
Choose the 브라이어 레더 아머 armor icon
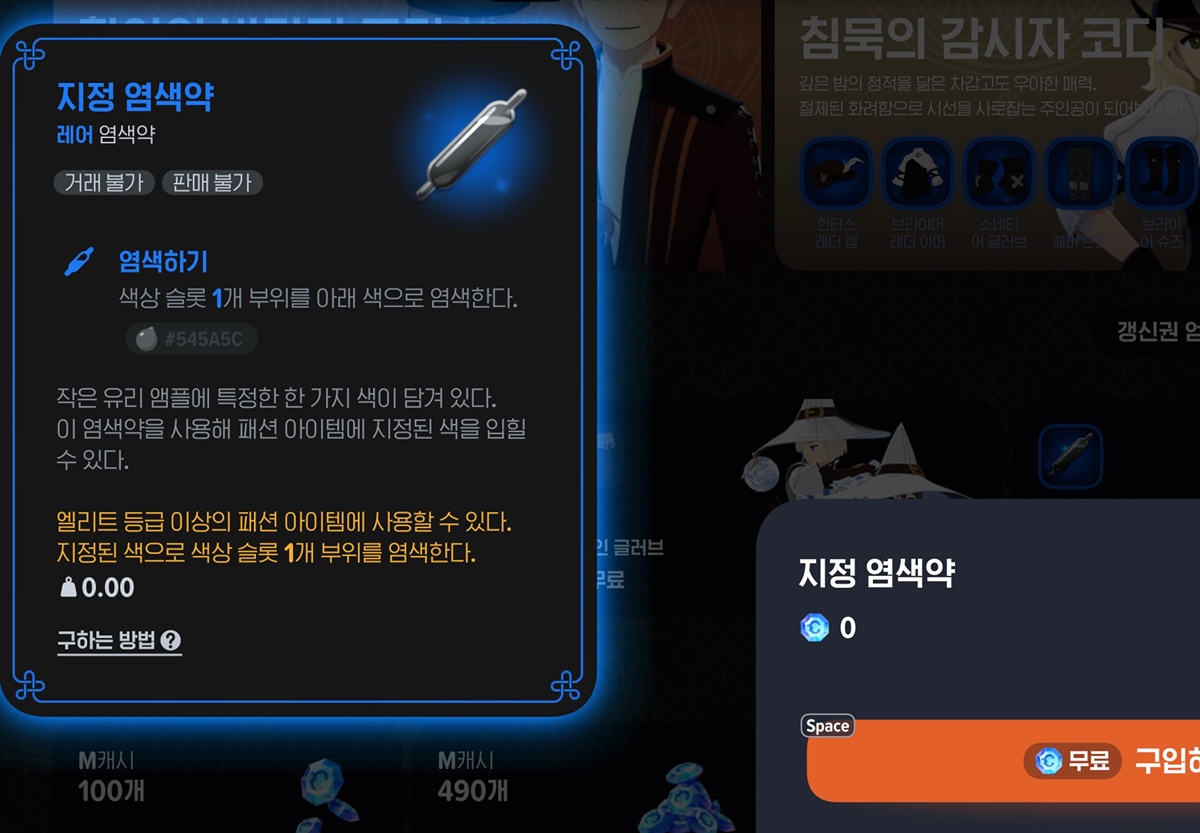tap(917, 174)
